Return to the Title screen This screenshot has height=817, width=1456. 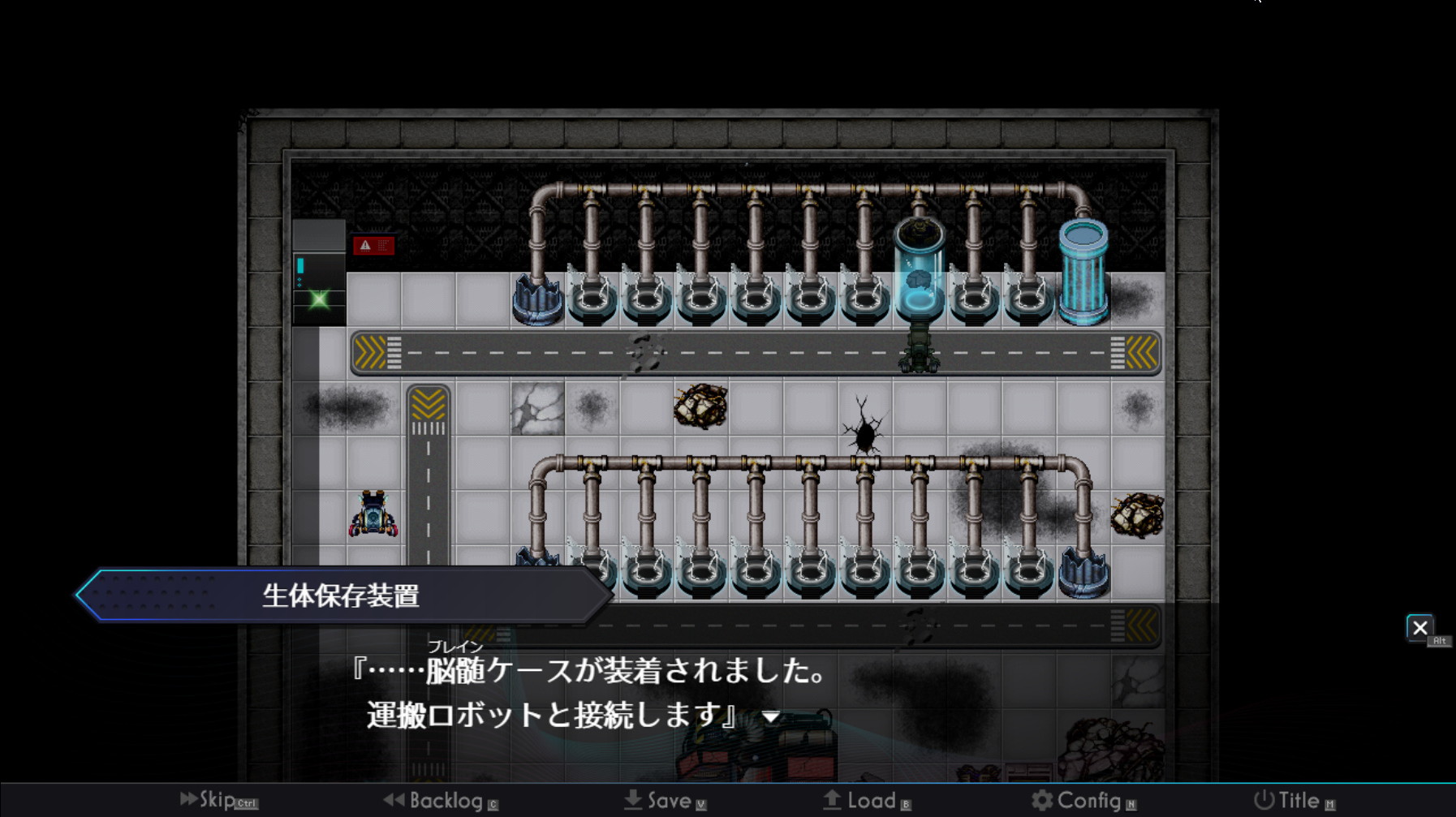click(1294, 801)
